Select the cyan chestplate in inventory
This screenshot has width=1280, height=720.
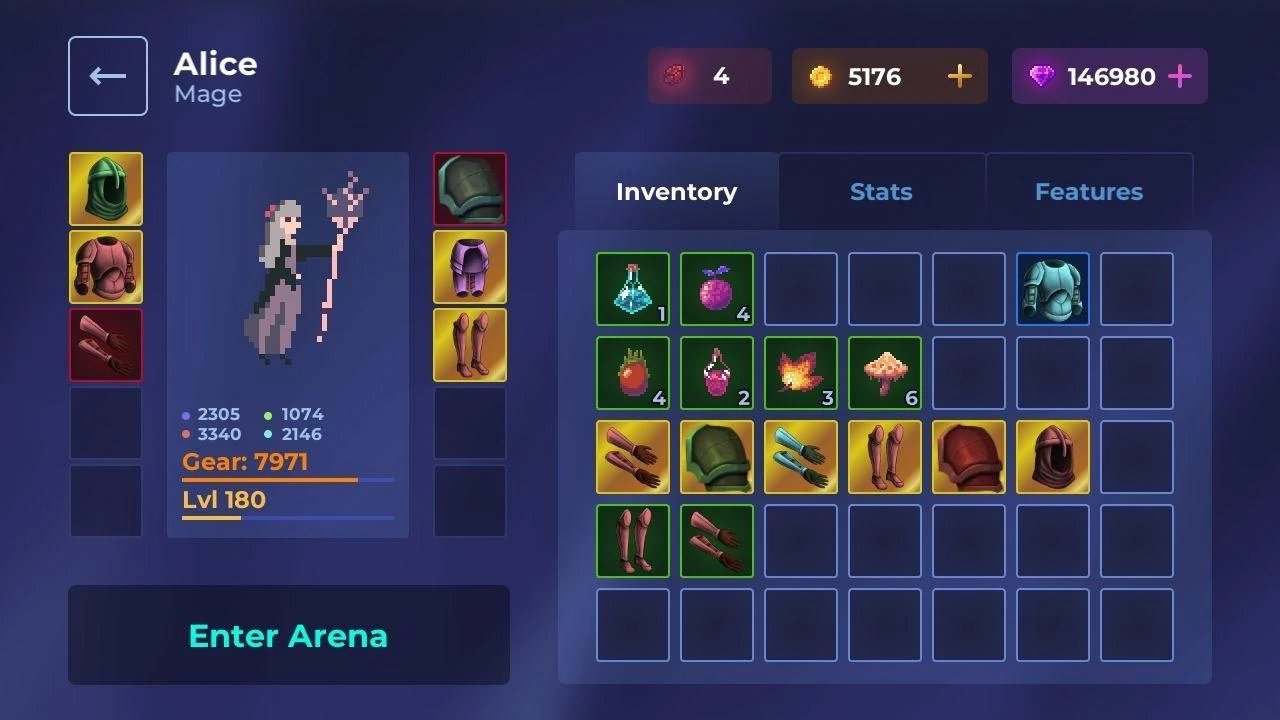(1053, 289)
